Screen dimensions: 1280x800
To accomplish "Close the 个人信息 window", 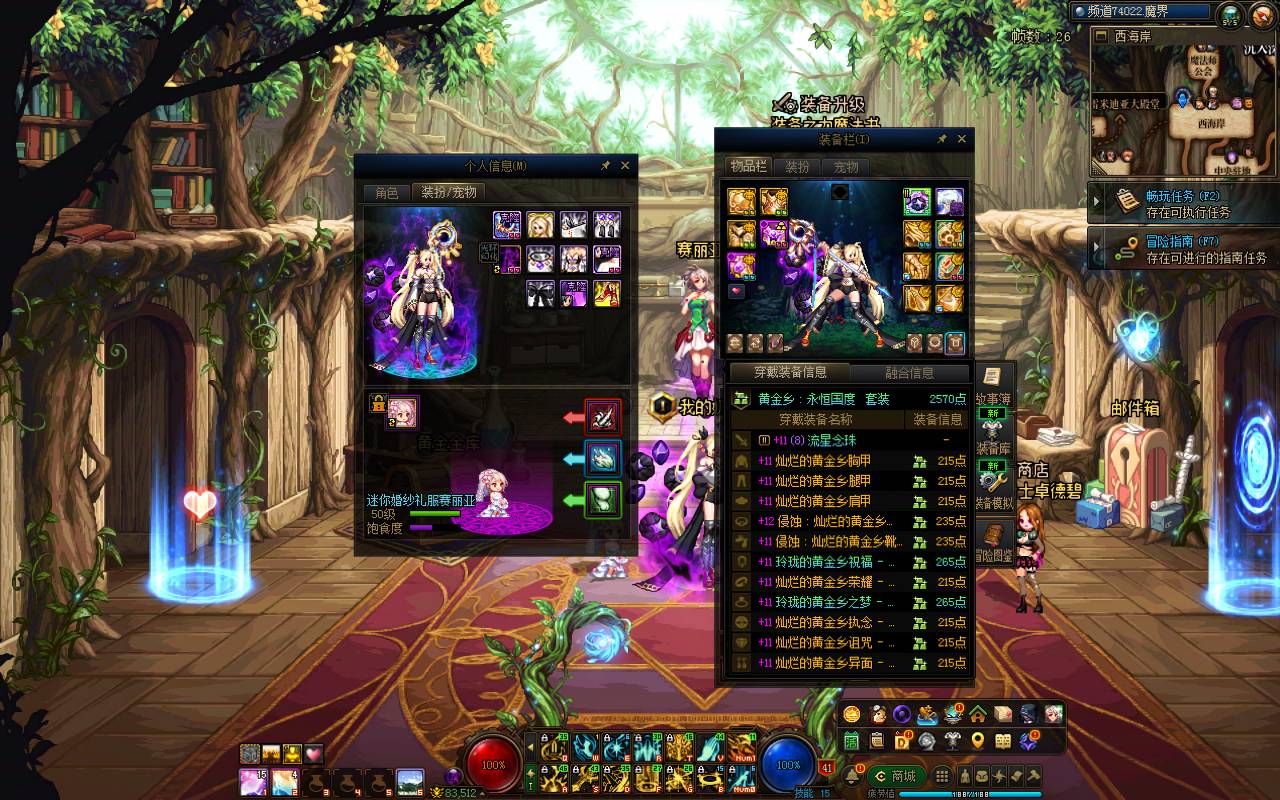I will coord(625,166).
